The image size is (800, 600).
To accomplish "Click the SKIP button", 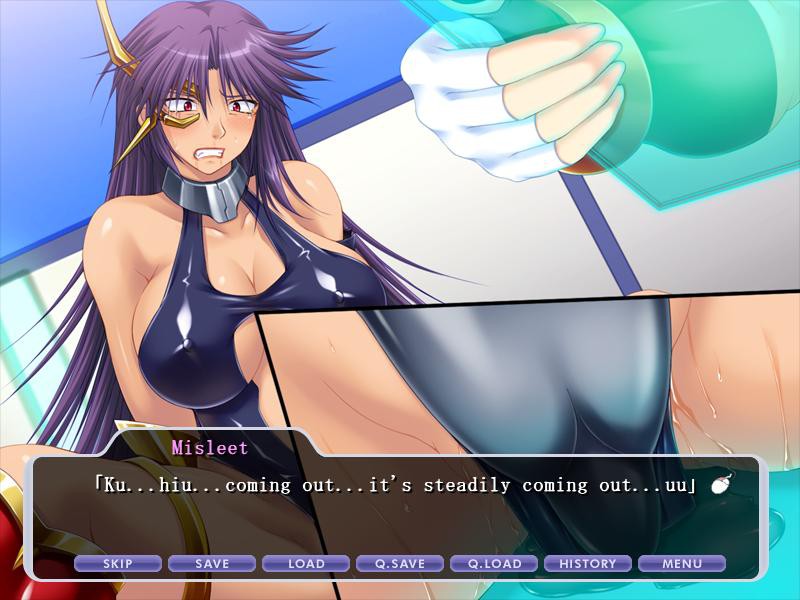I will point(118,564).
